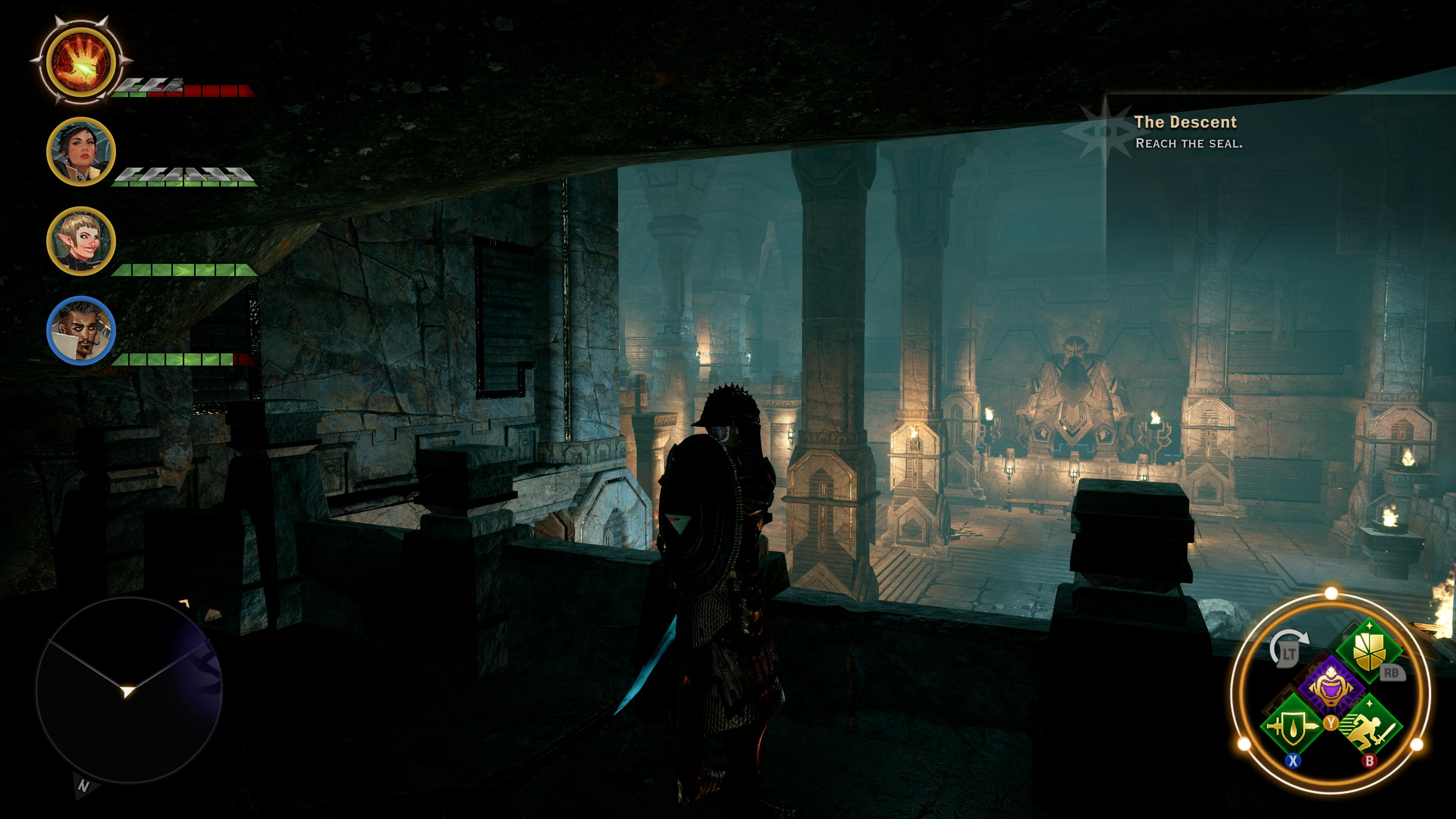Switch to the mustached mage portrait
The width and height of the screenshot is (1456, 819).
[81, 331]
